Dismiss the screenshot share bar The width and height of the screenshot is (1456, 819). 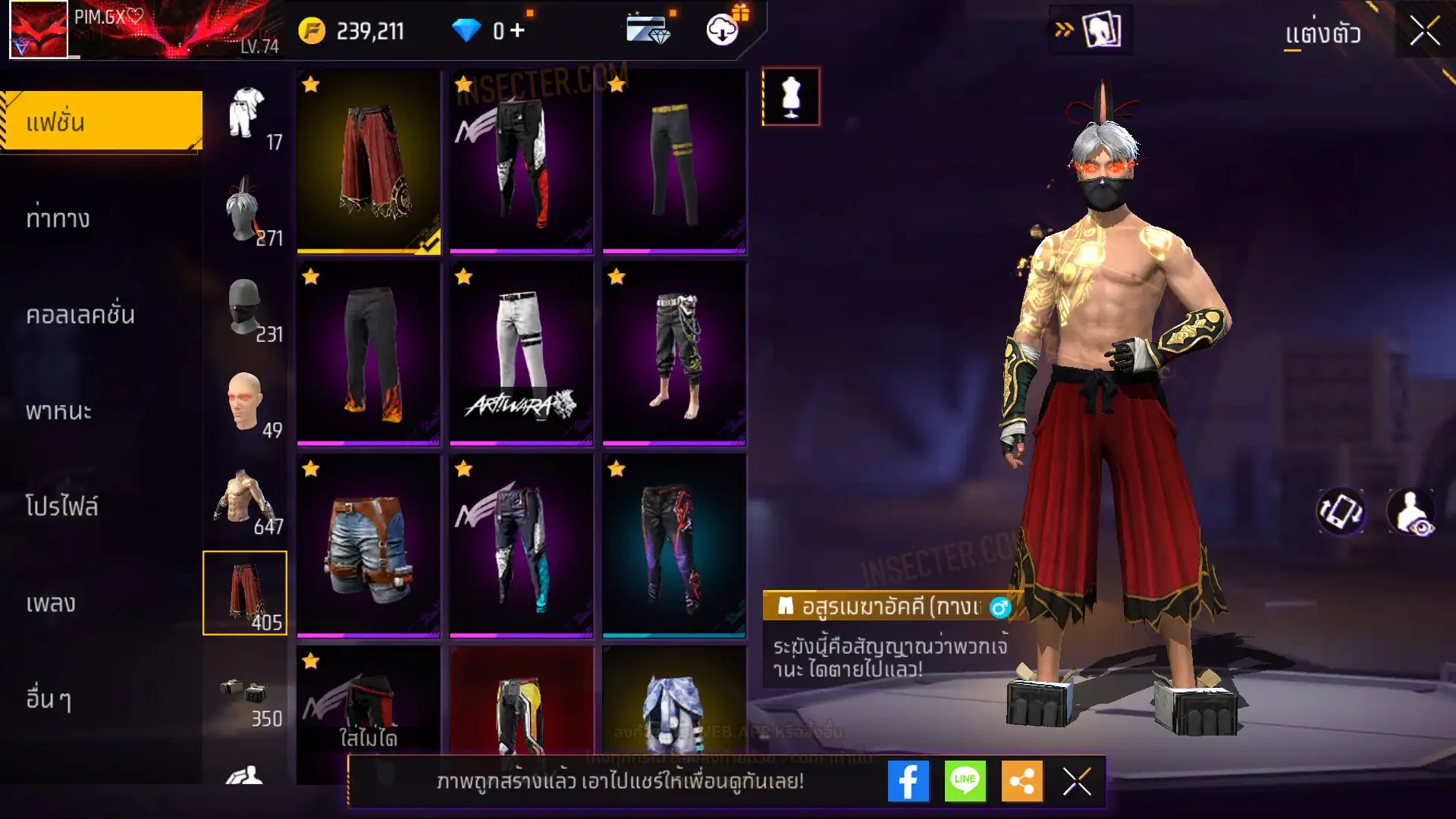[x=1077, y=781]
